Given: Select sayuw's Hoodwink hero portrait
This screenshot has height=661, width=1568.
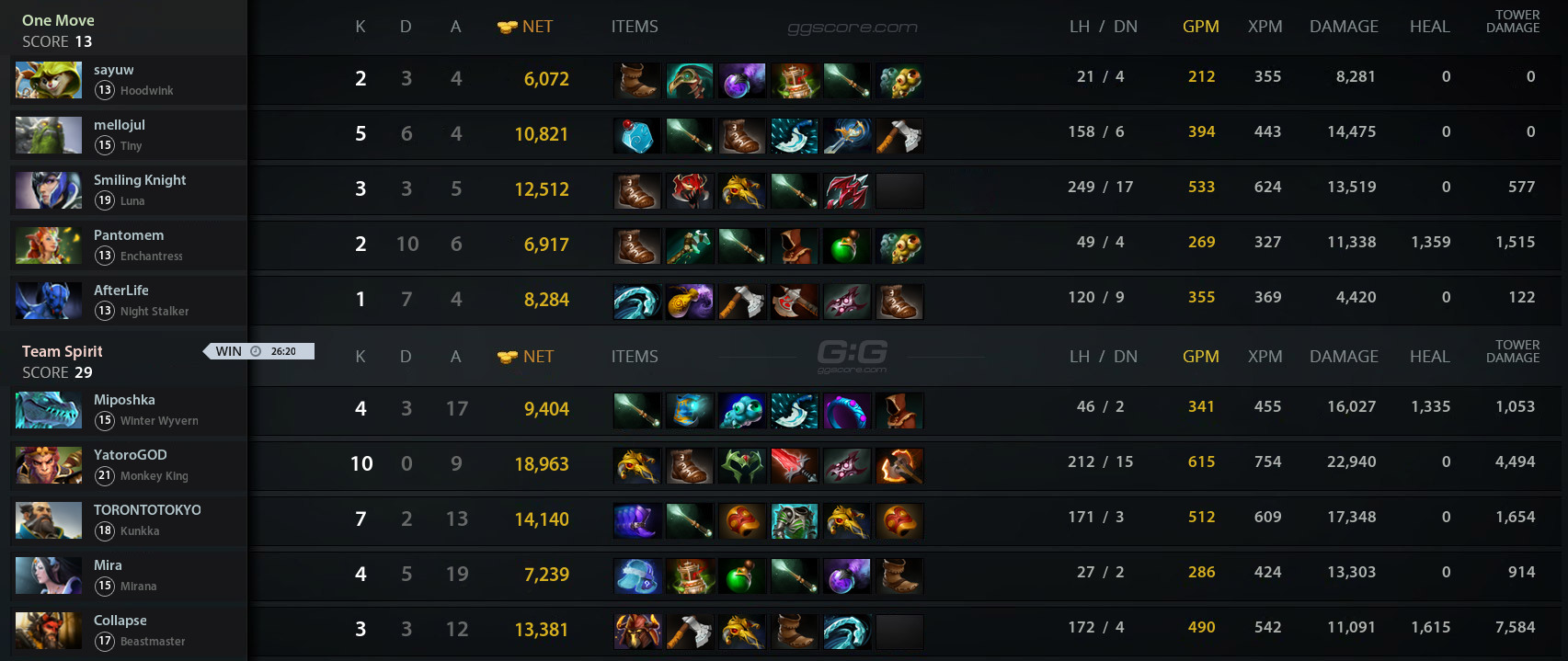Looking at the screenshot, I should [x=48, y=80].
